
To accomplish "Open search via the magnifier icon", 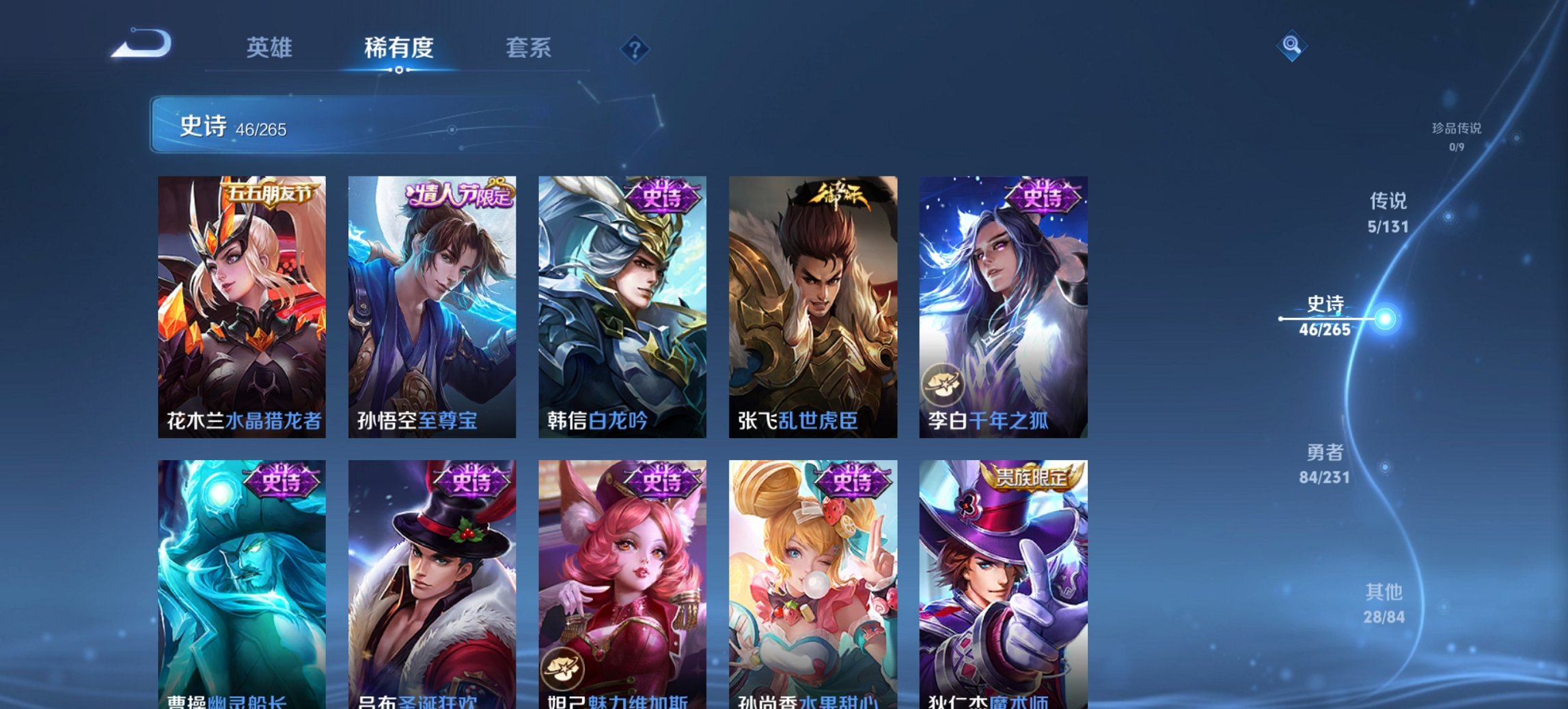I will [1292, 45].
